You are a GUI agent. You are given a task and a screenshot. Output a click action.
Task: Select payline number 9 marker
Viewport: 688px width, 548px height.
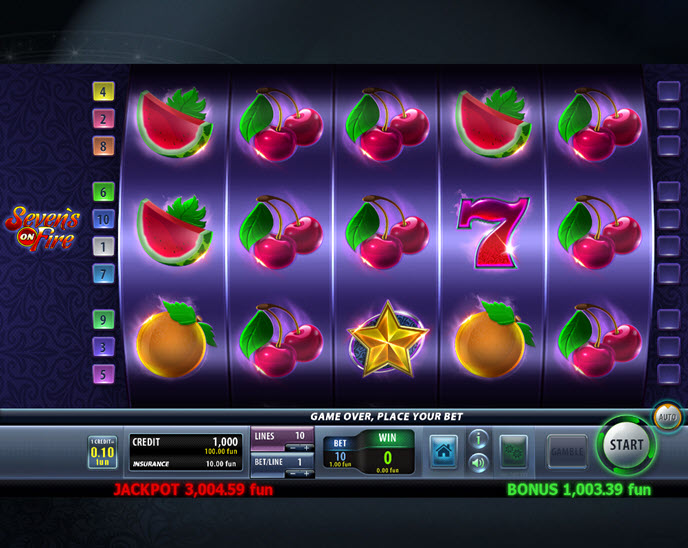click(x=104, y=320)
